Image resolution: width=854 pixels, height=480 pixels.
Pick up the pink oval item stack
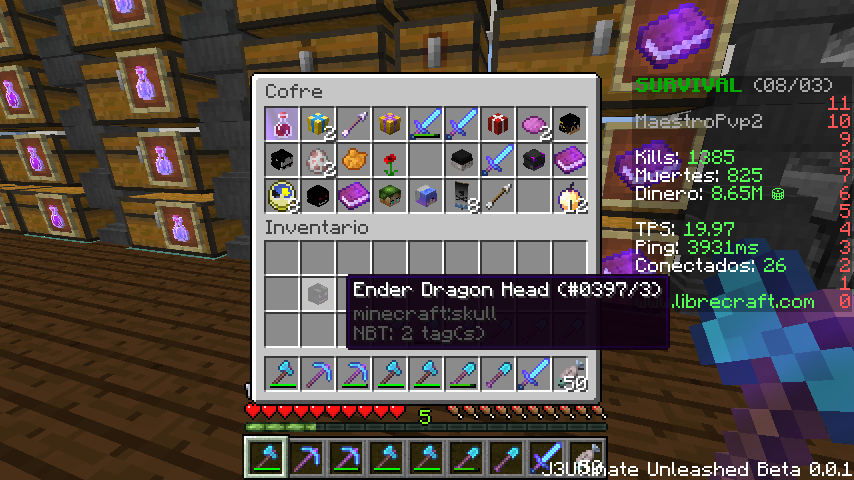click(535, 124)
